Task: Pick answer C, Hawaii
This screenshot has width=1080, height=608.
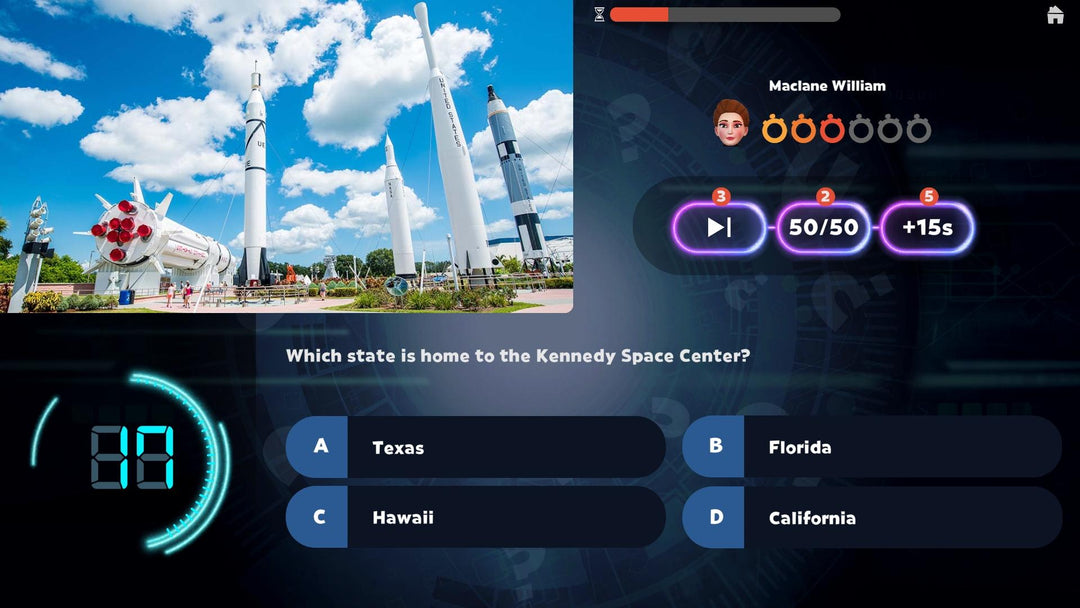Action: [475, 517]
